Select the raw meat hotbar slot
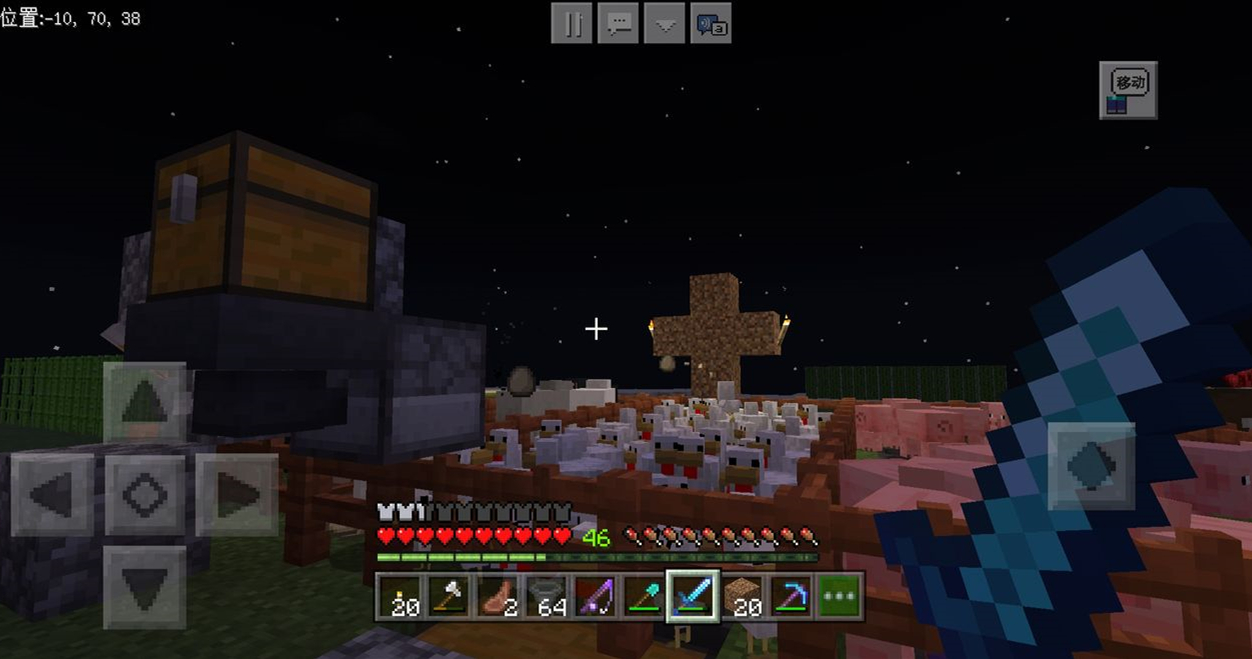The width and height of the screenshot is (1252, 659). 499,596
